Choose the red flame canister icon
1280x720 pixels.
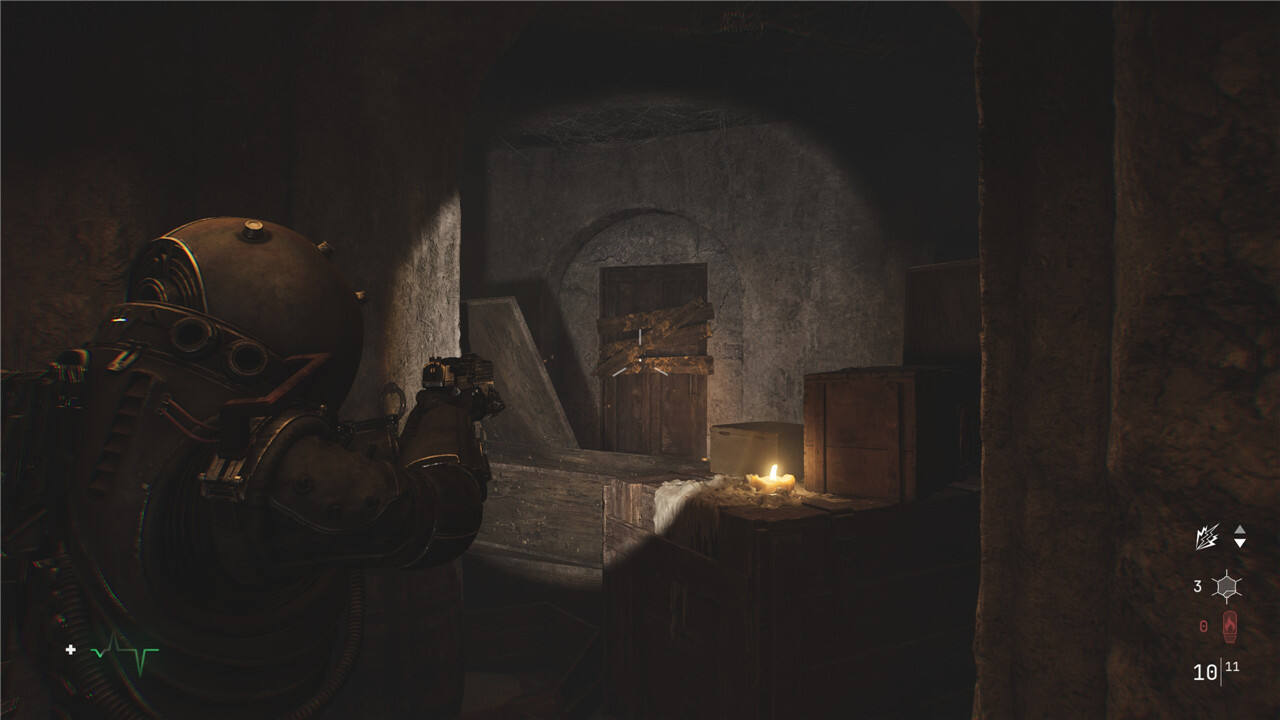(x=1229, y=627)
